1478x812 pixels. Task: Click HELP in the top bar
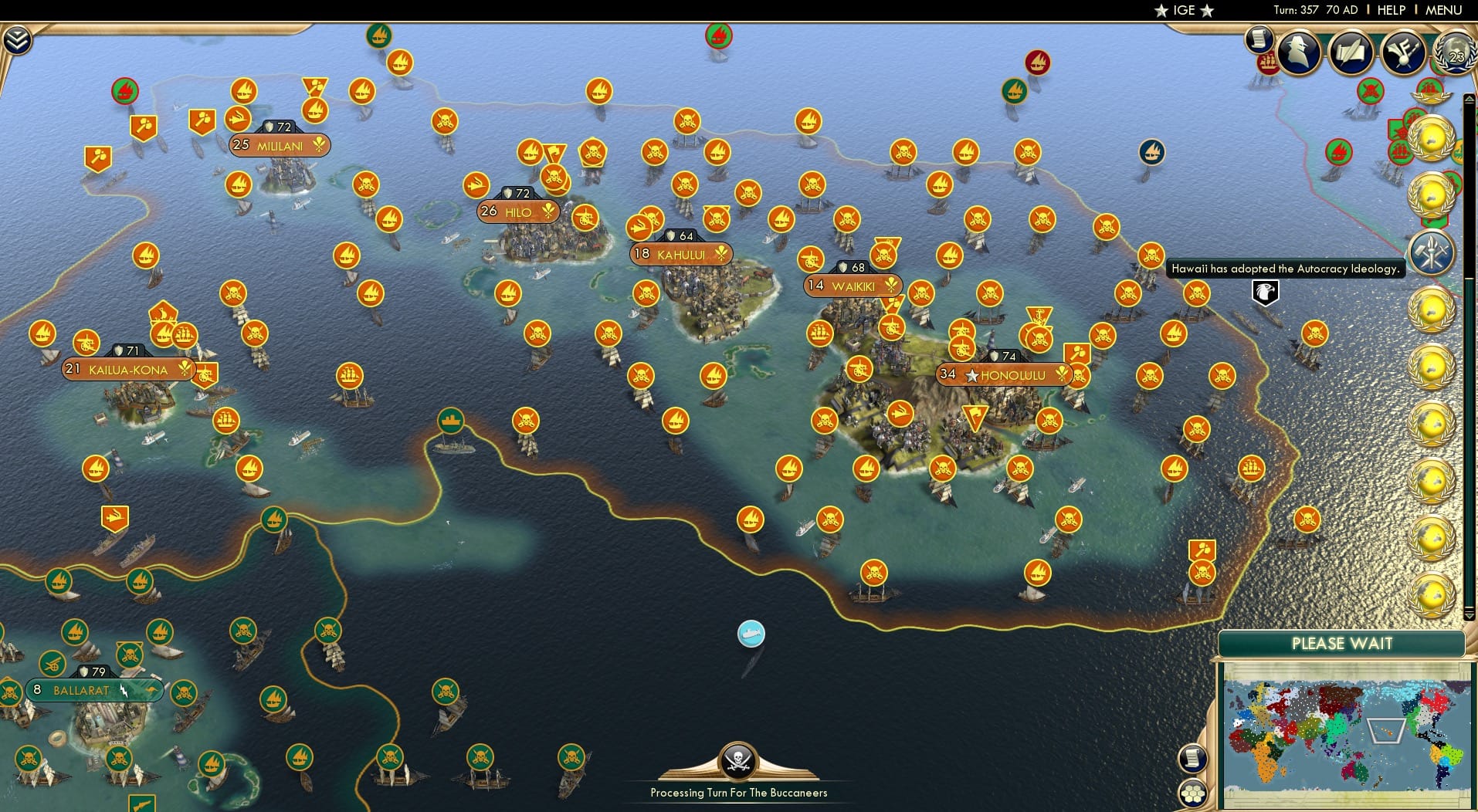click(1392, 10)
